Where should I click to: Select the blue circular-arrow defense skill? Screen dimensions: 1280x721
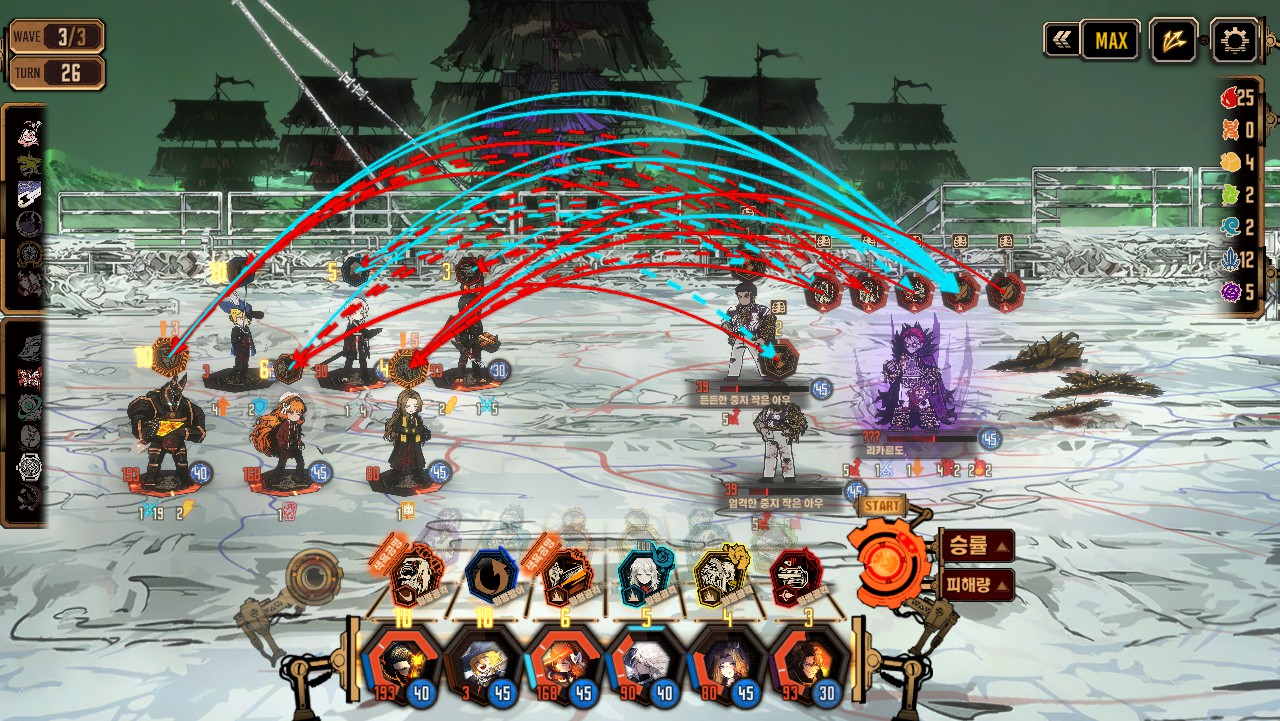490,578
